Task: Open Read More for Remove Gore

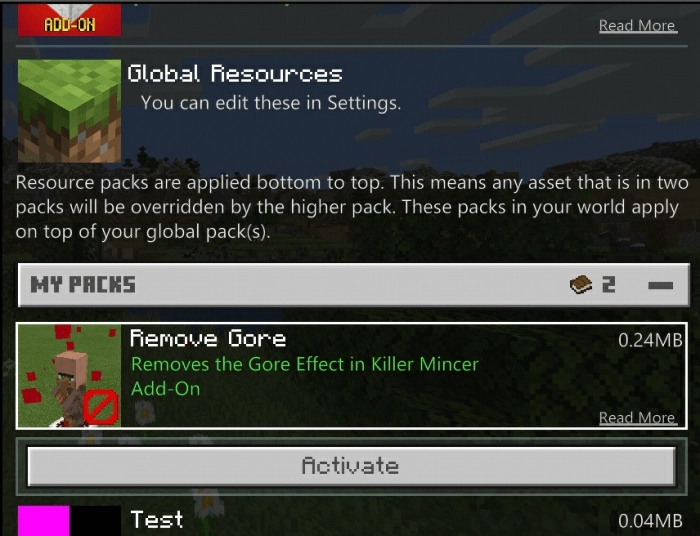Action: click(x=637, y=418)
